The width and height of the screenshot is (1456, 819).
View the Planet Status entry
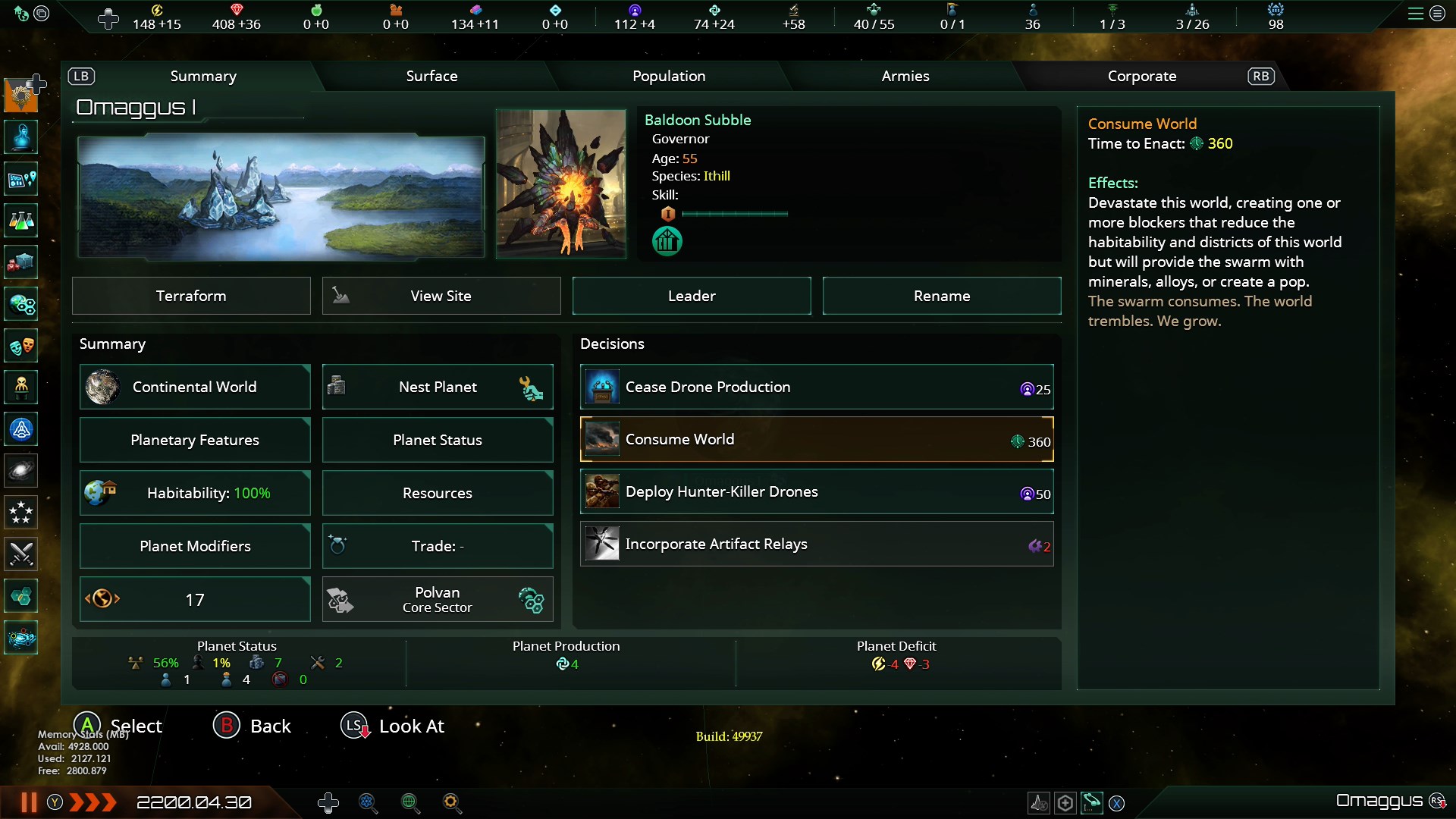[x=438, y=440]
